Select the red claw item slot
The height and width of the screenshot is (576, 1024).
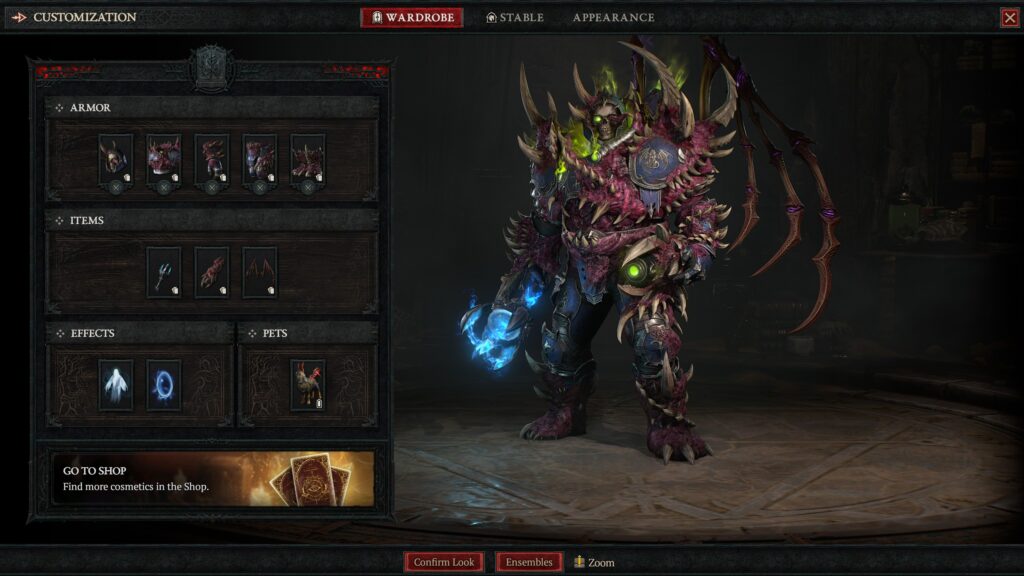click(x=211, y=272)
